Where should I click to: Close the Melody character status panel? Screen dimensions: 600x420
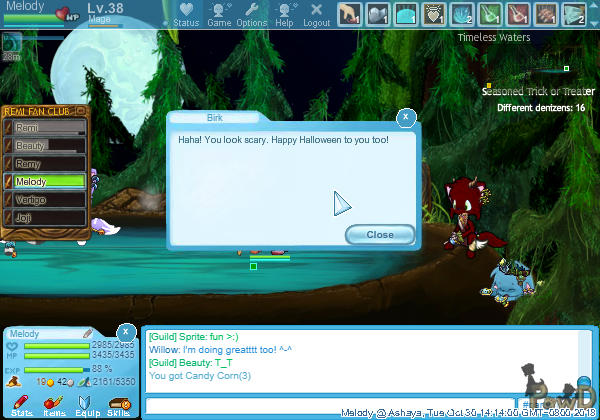point(126,332)
